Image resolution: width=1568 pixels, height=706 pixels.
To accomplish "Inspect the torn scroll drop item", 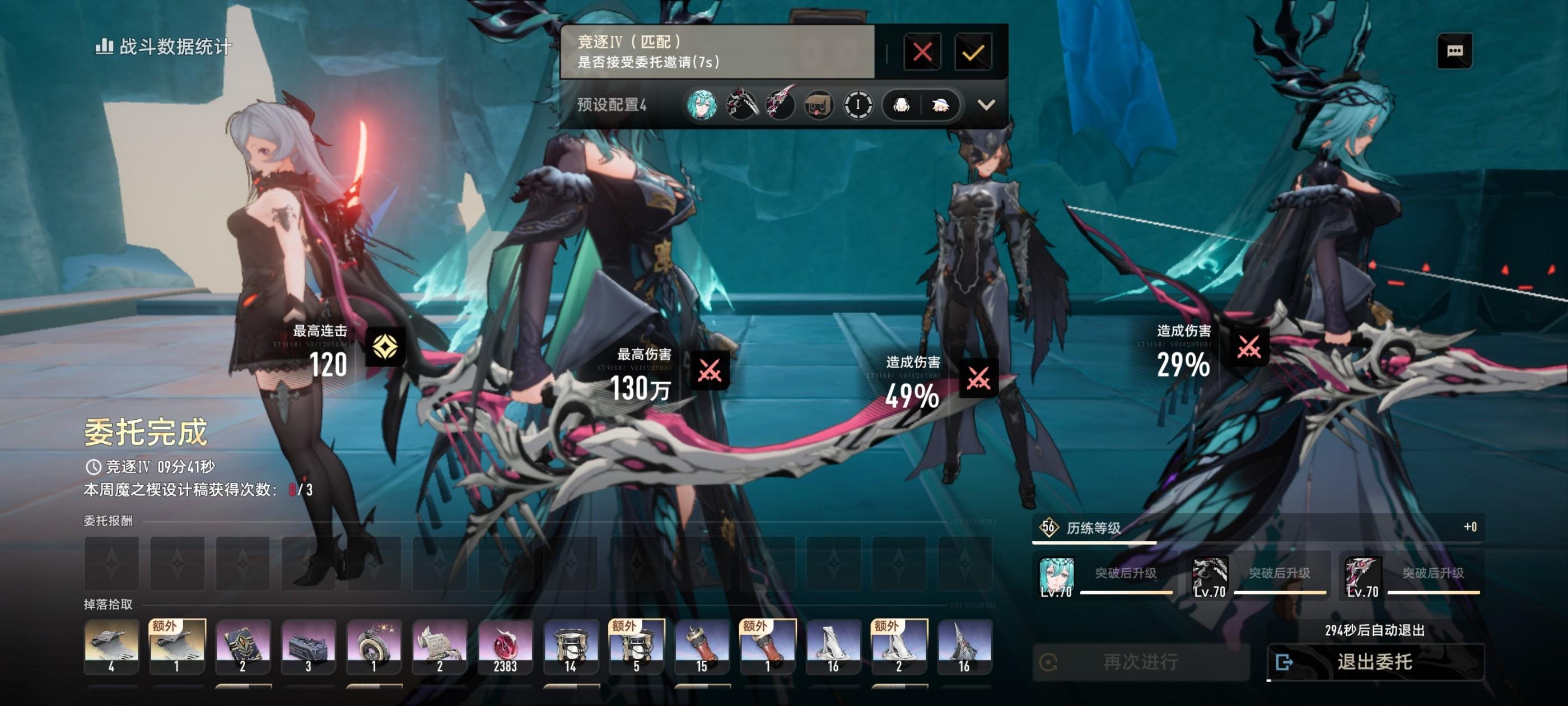I will coord(440,645).
